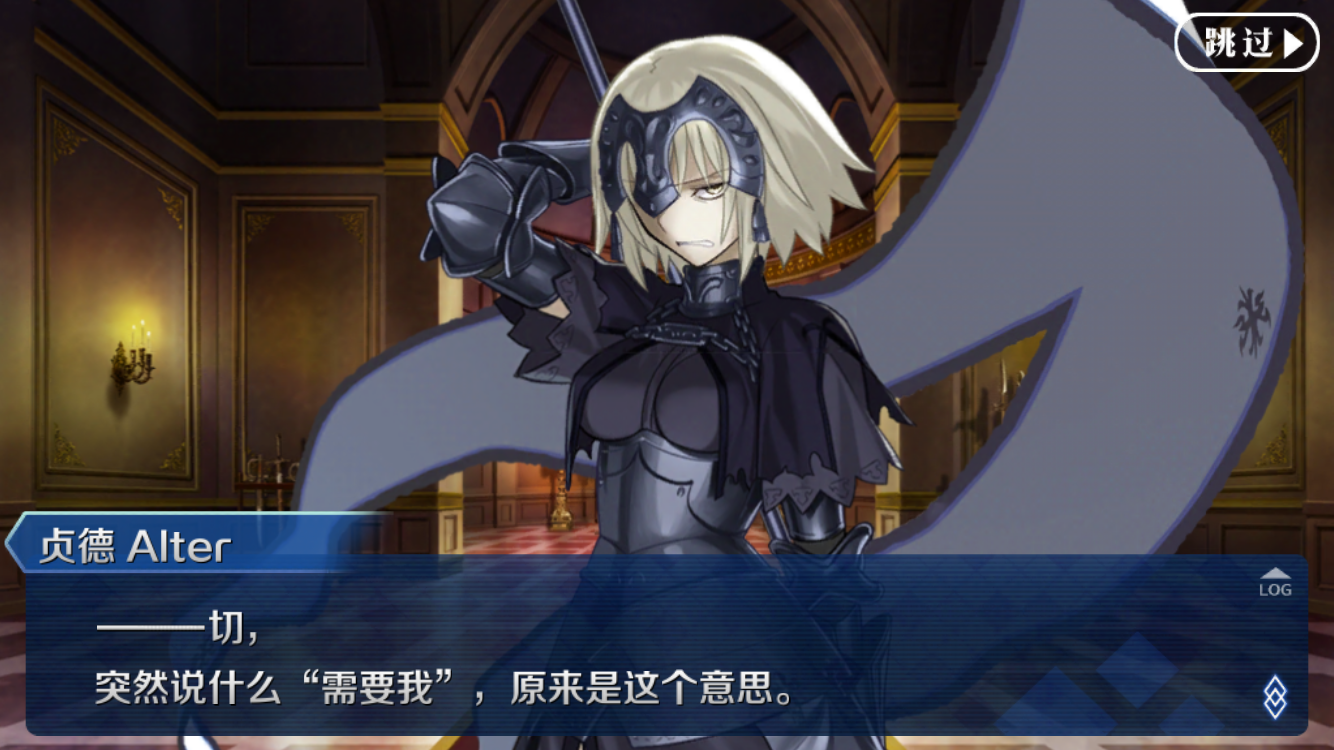Image resolution: width=1334 pixels, height=750 pixels.
Task: Click the play triangle inside the Skip button
Action: point(1294,42)
